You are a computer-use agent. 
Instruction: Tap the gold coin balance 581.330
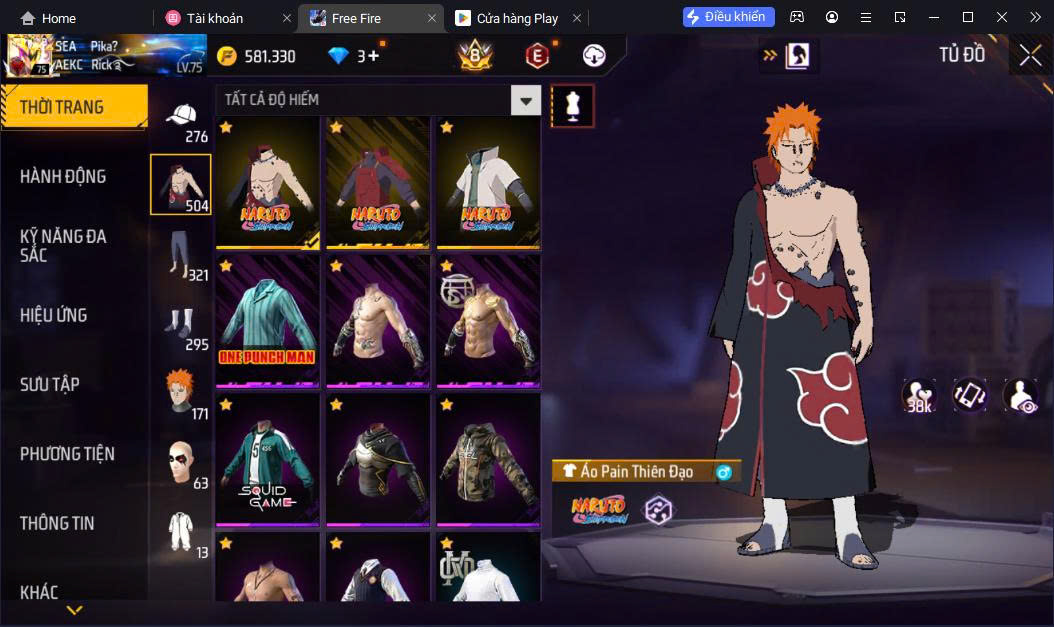tap(257, 56)
